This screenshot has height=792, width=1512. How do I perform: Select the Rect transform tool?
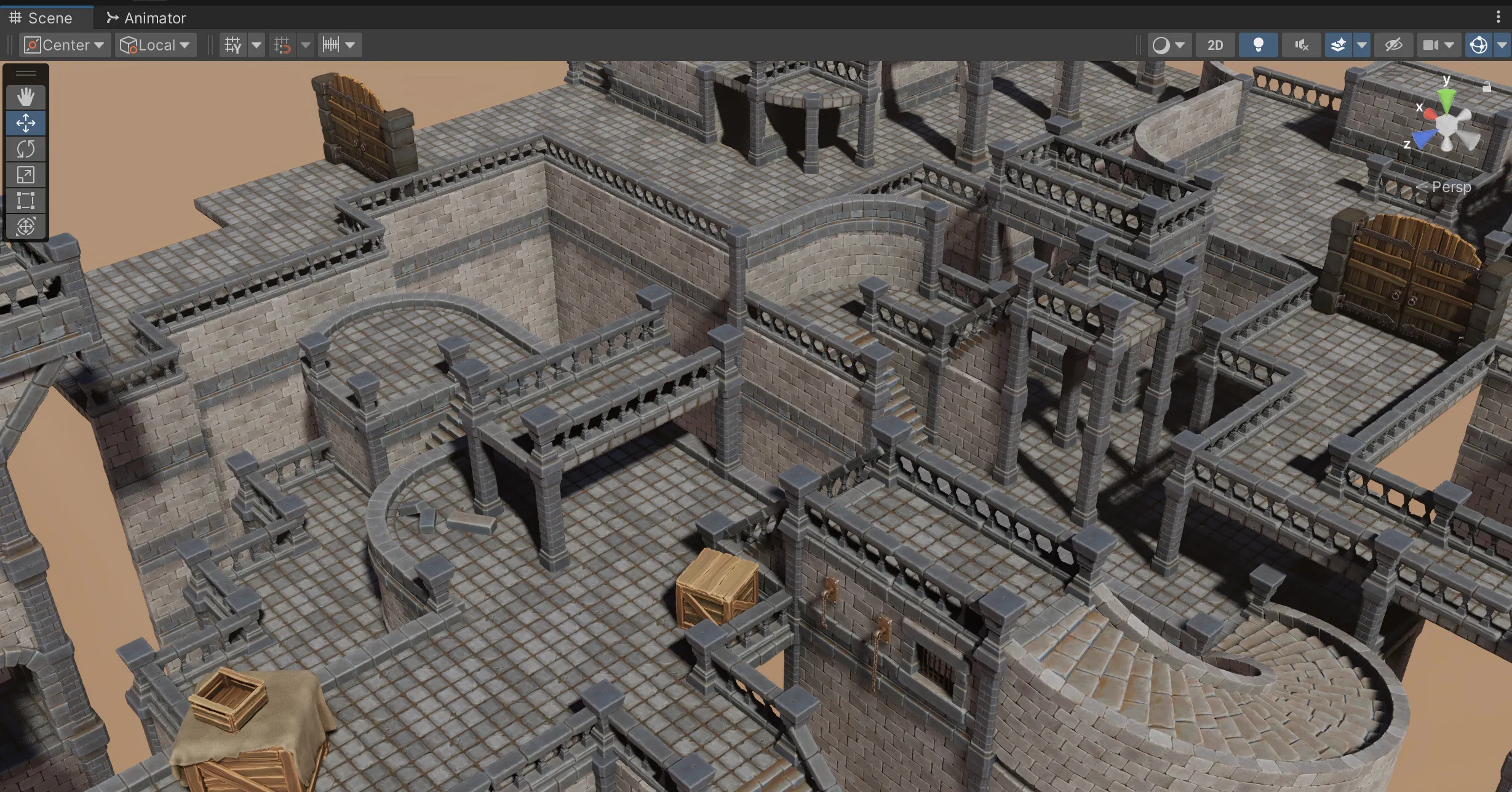(x=26, y=201)
